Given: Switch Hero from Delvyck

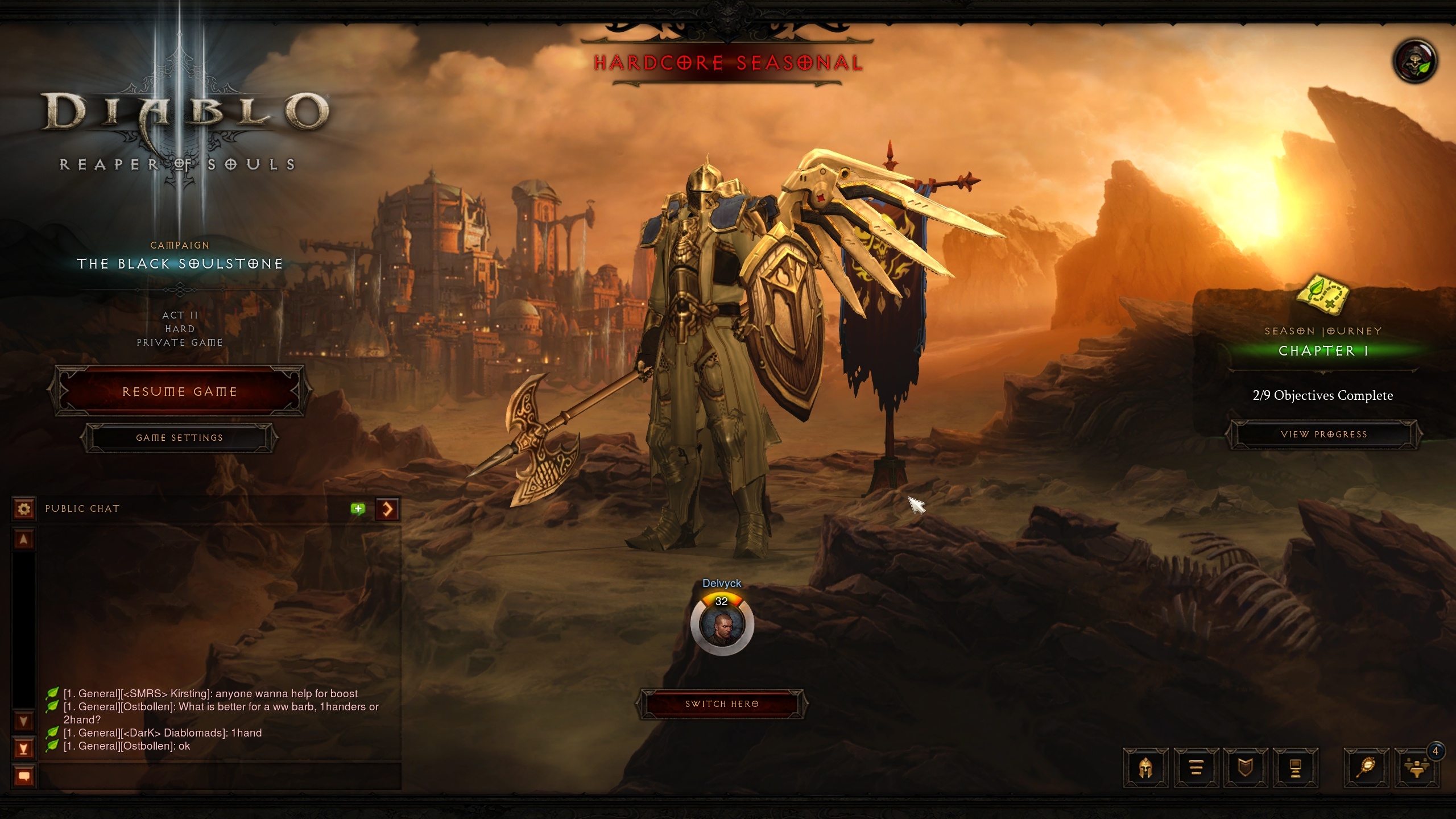Looking at the screenshot, I should pos(722,704).
